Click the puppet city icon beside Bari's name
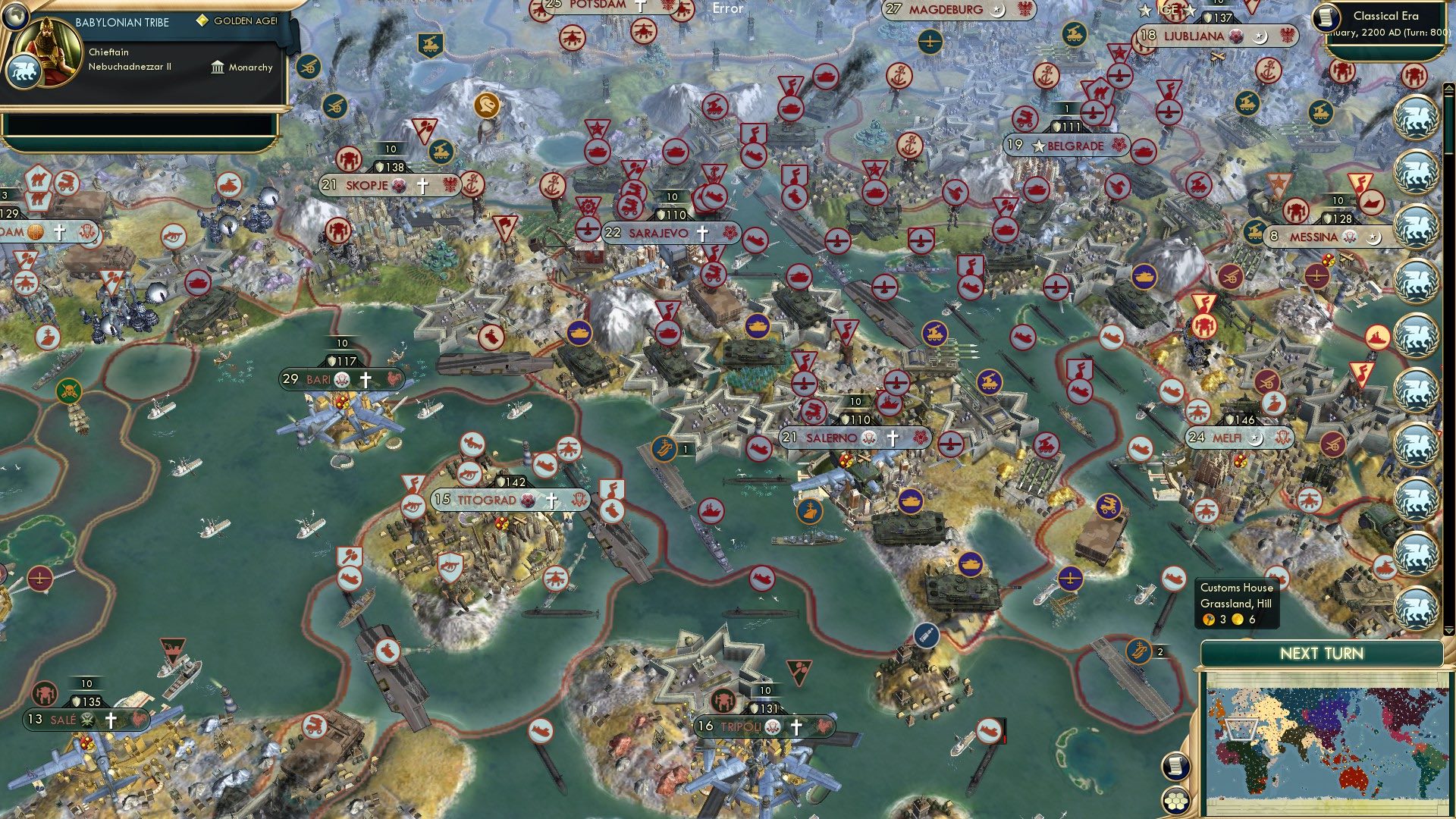1456x819 pixels. click(340, 380)
